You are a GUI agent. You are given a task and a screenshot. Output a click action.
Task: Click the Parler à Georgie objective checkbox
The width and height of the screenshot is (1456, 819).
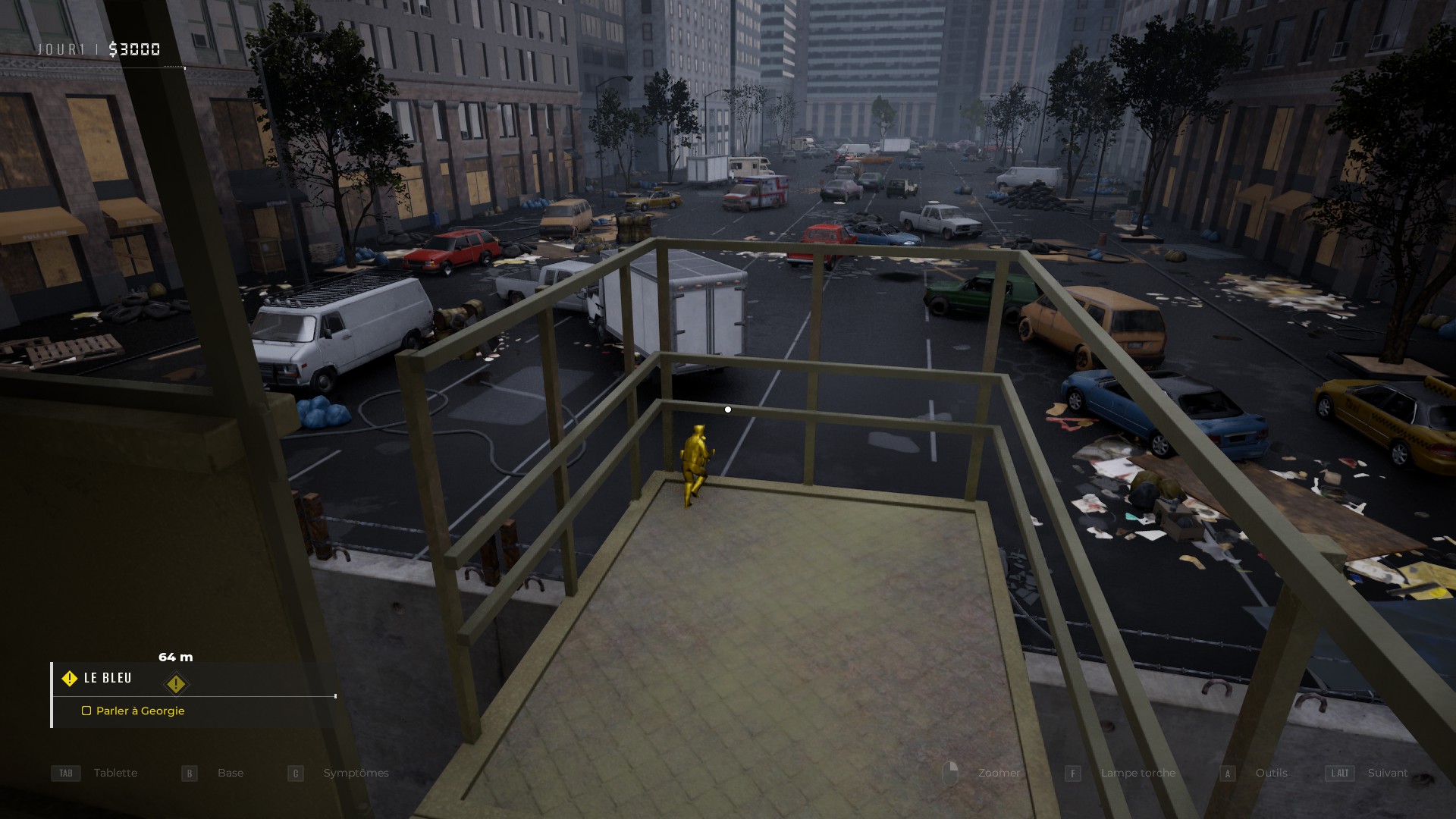coord(86,711)
